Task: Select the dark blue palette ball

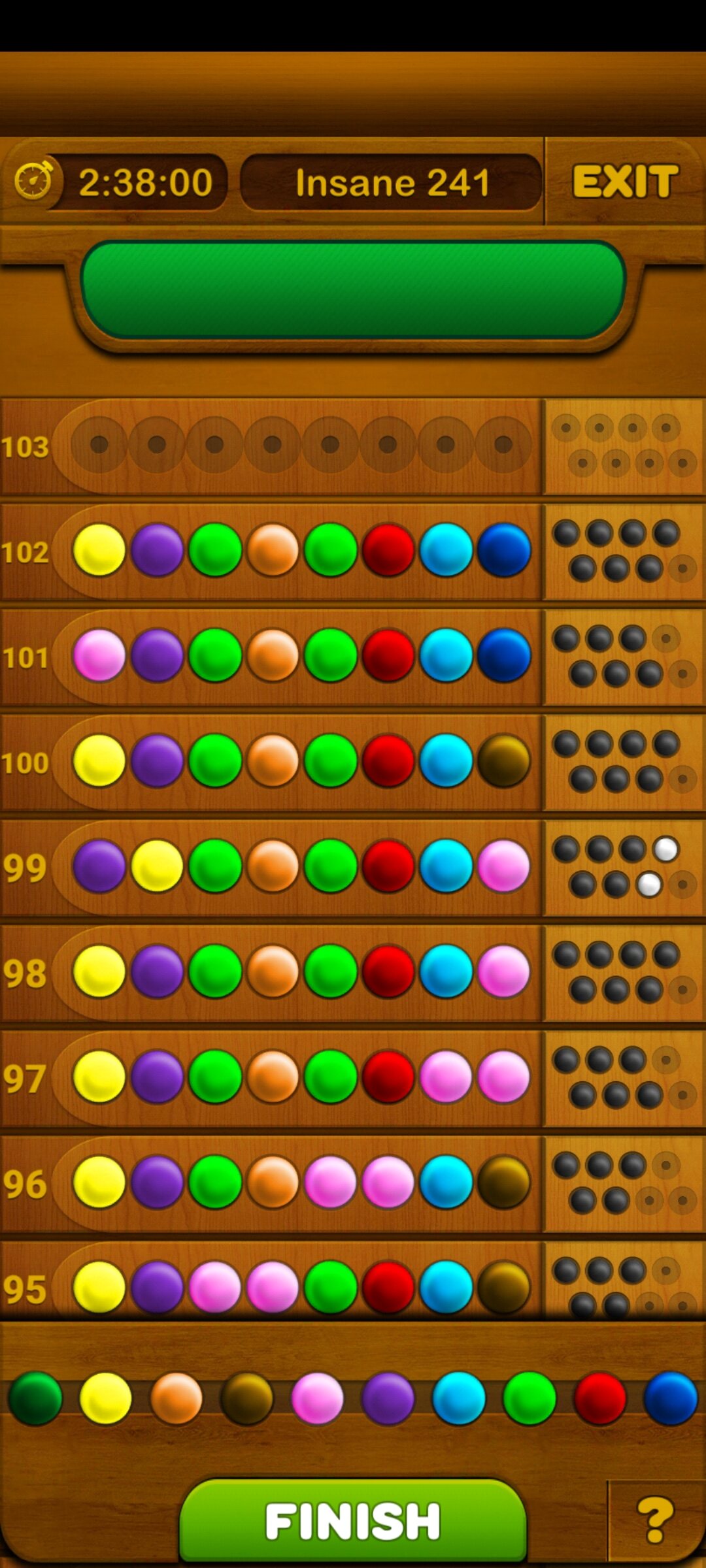Action: pos(670,1398)
